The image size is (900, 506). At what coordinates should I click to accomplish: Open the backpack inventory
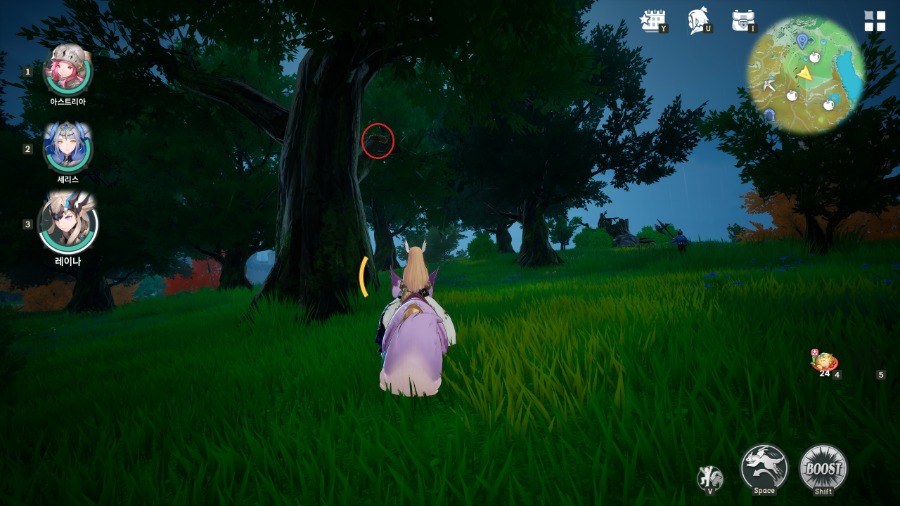(x=742, y=20)
